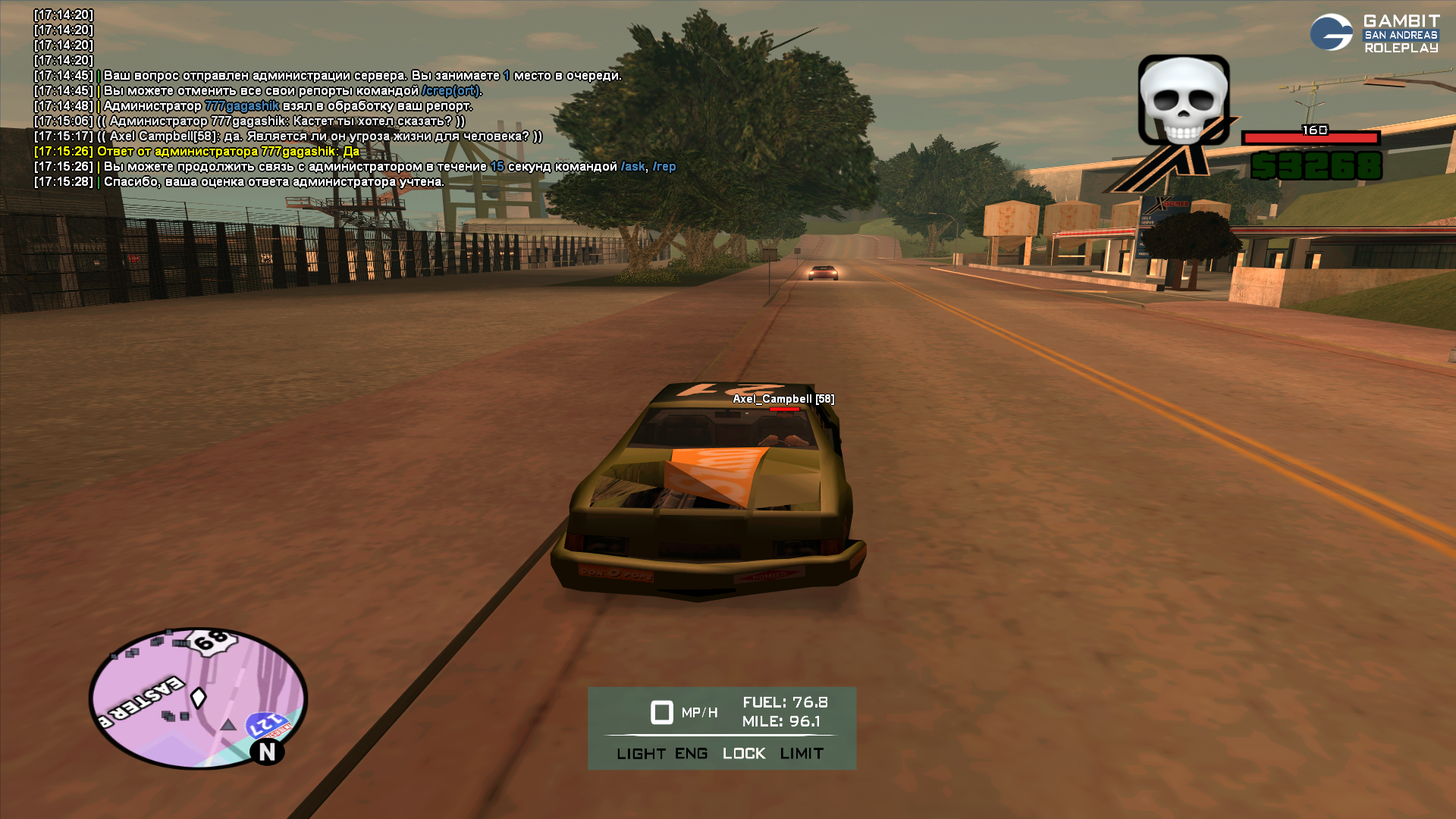Click the /rep command in chat
The height and width of the screenshot is (819, 1456).
[664, 167]
